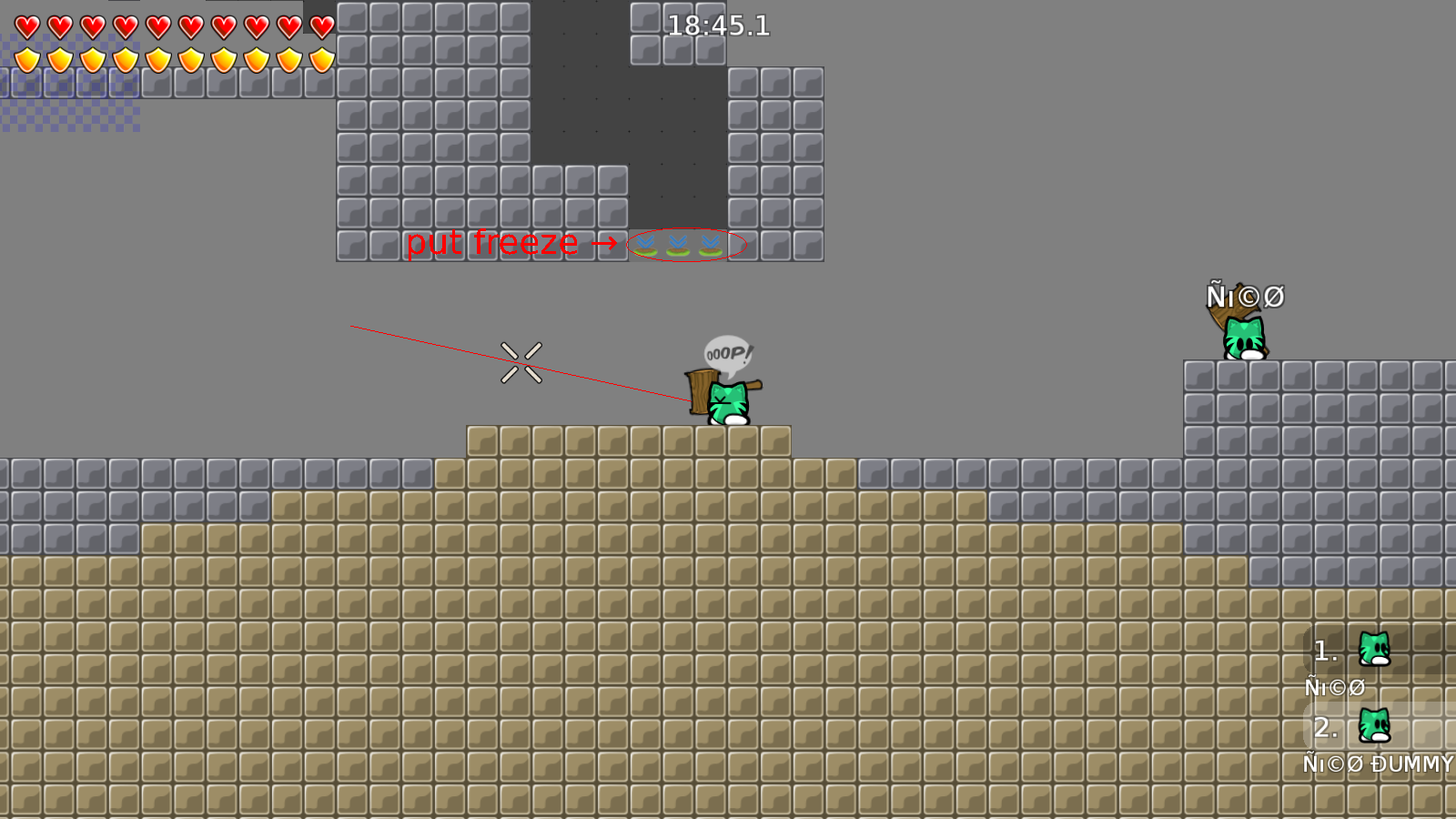Click the first yellow shield armor icon
Image resolution: width=1456 pixels, height=819 pixels.
[25, 58]
